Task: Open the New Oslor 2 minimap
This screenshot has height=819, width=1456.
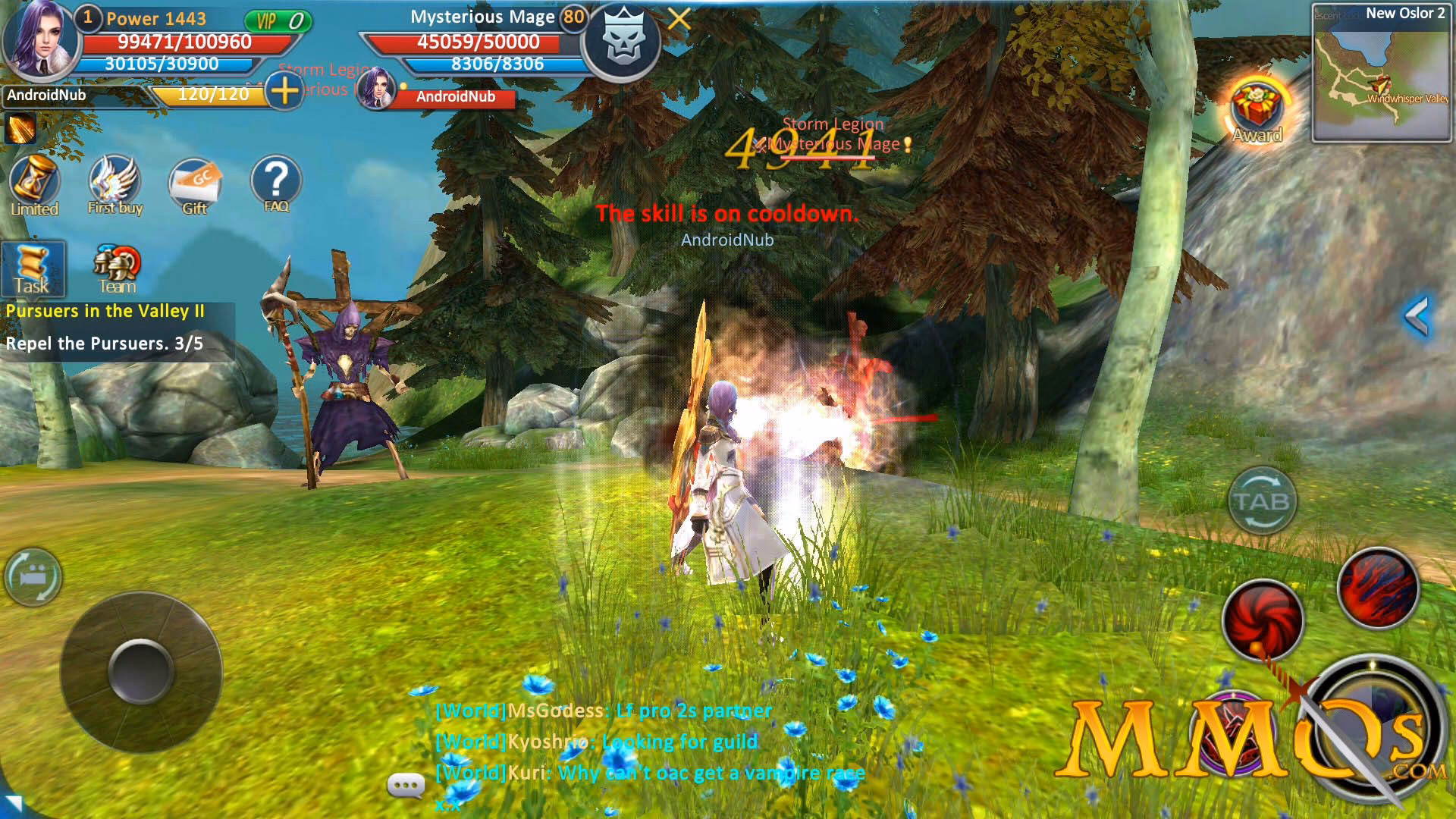Action: tap(1382, 72)
